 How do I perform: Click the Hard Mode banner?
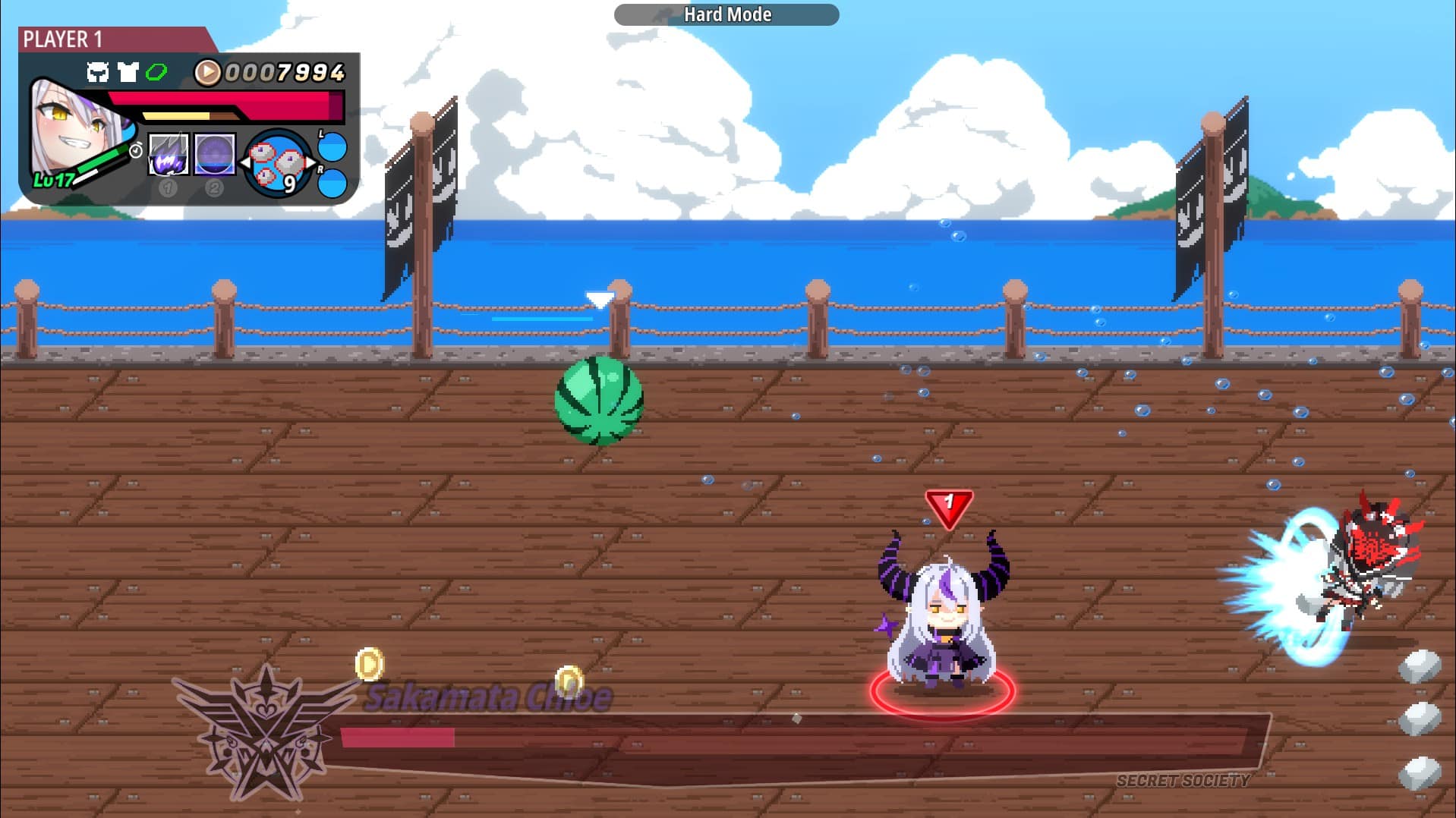point(726,14)
